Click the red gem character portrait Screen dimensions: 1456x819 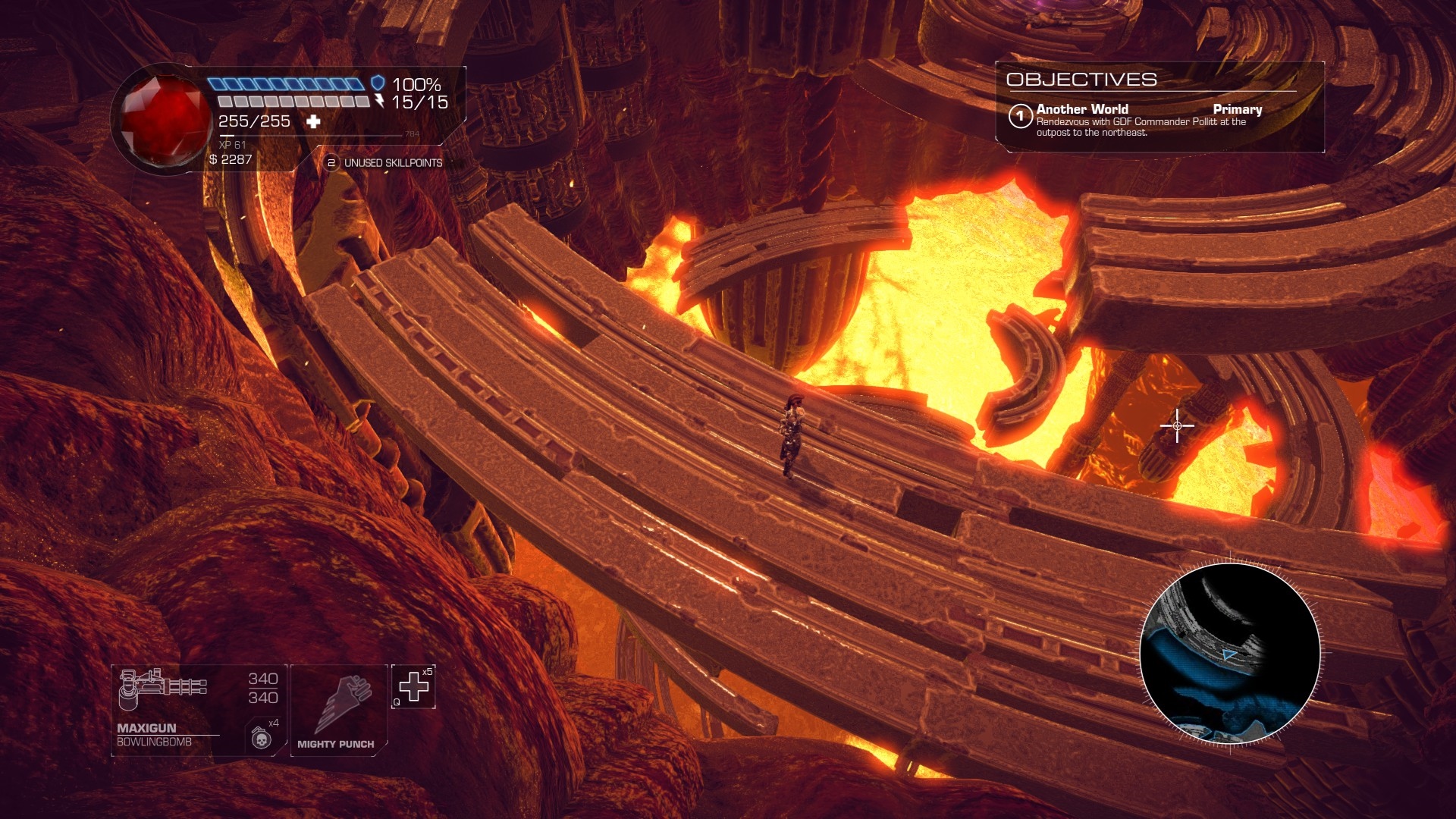coord(165,120)
